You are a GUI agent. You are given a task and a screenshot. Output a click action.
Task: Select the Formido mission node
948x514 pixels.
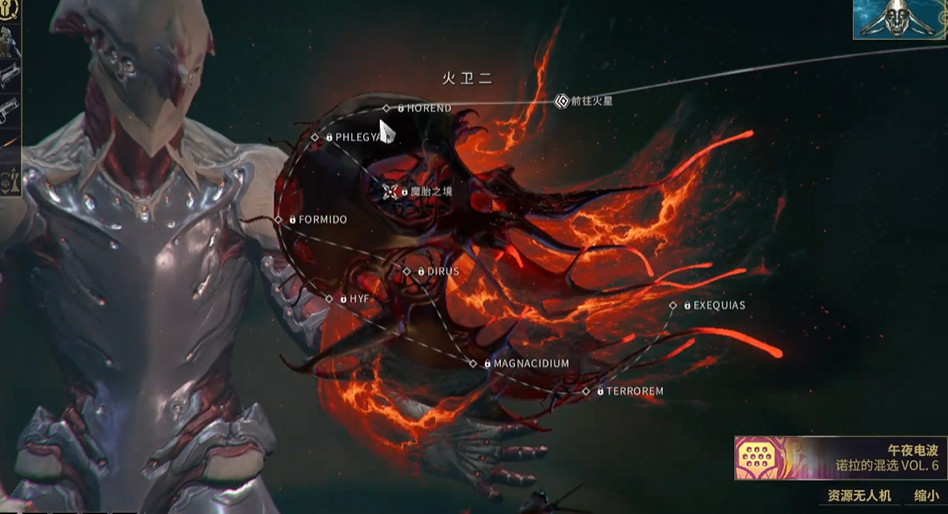click(279, 219)
